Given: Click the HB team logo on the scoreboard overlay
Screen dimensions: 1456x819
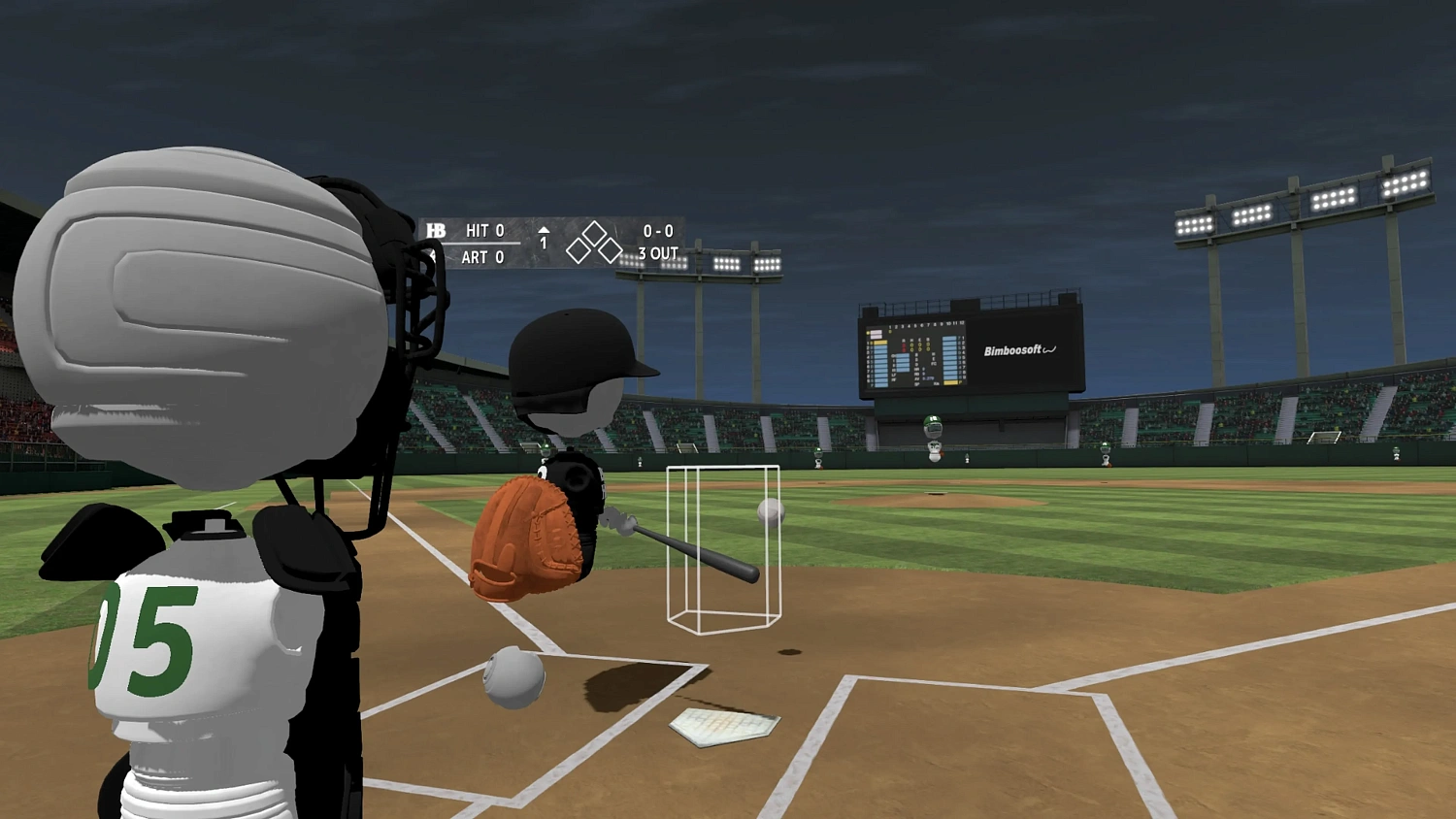Looking at the screenshot, I should (437, 231).
